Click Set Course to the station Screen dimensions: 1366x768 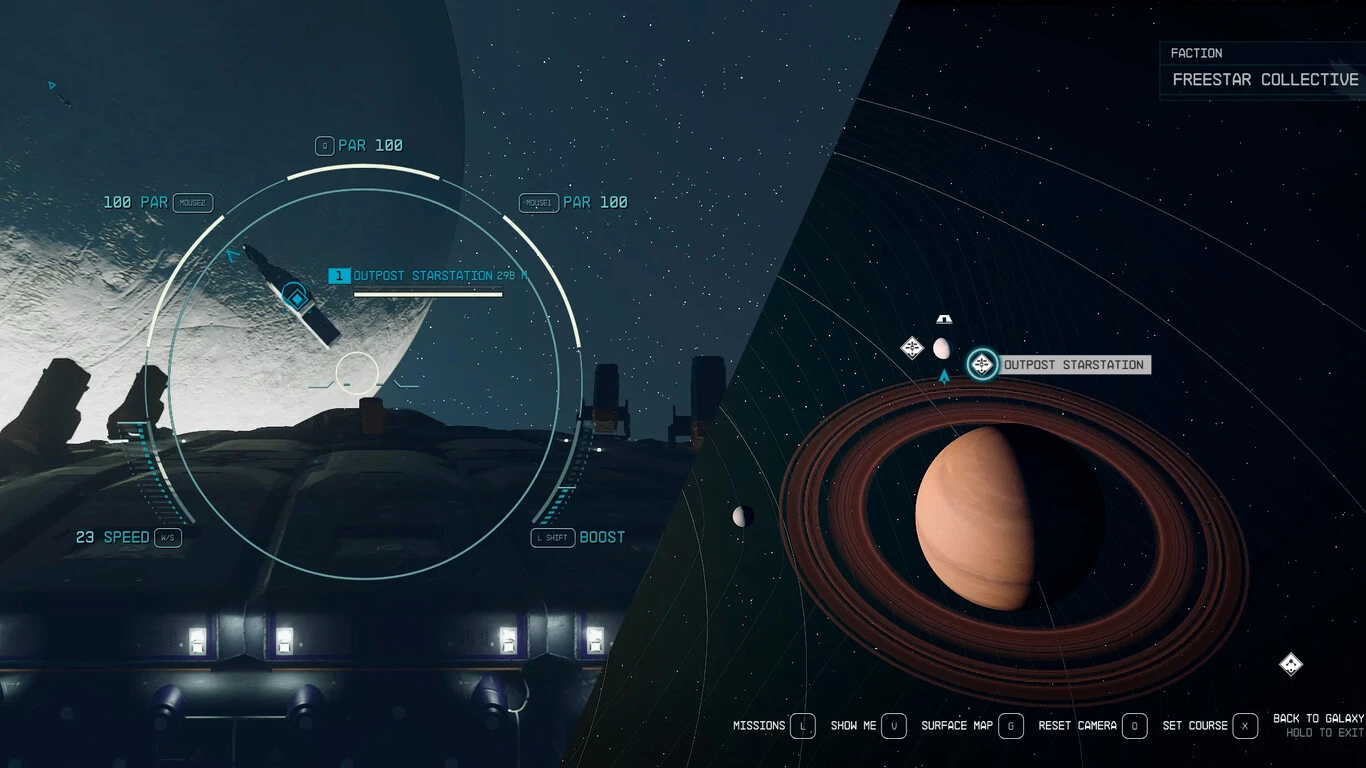(1244, 726)
